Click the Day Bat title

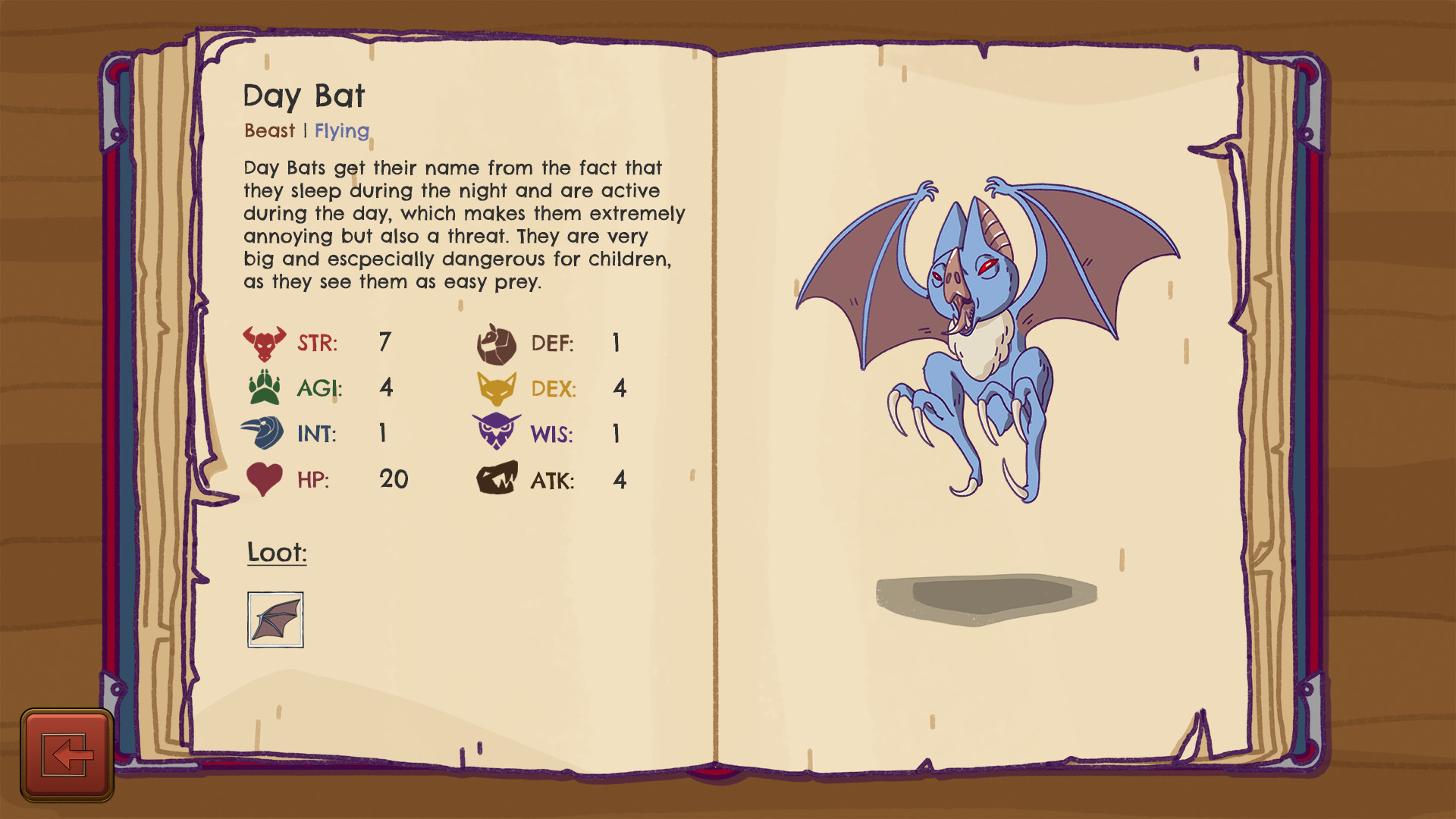pyautogui.click(x=304, y=96)
